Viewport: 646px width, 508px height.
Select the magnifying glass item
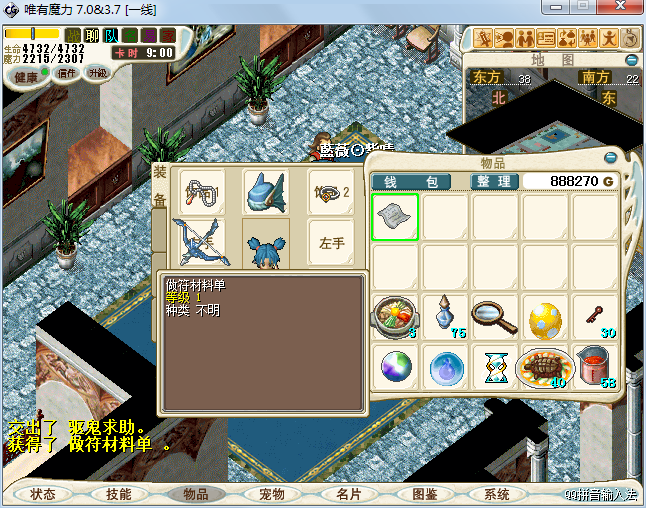coord(495,317)
